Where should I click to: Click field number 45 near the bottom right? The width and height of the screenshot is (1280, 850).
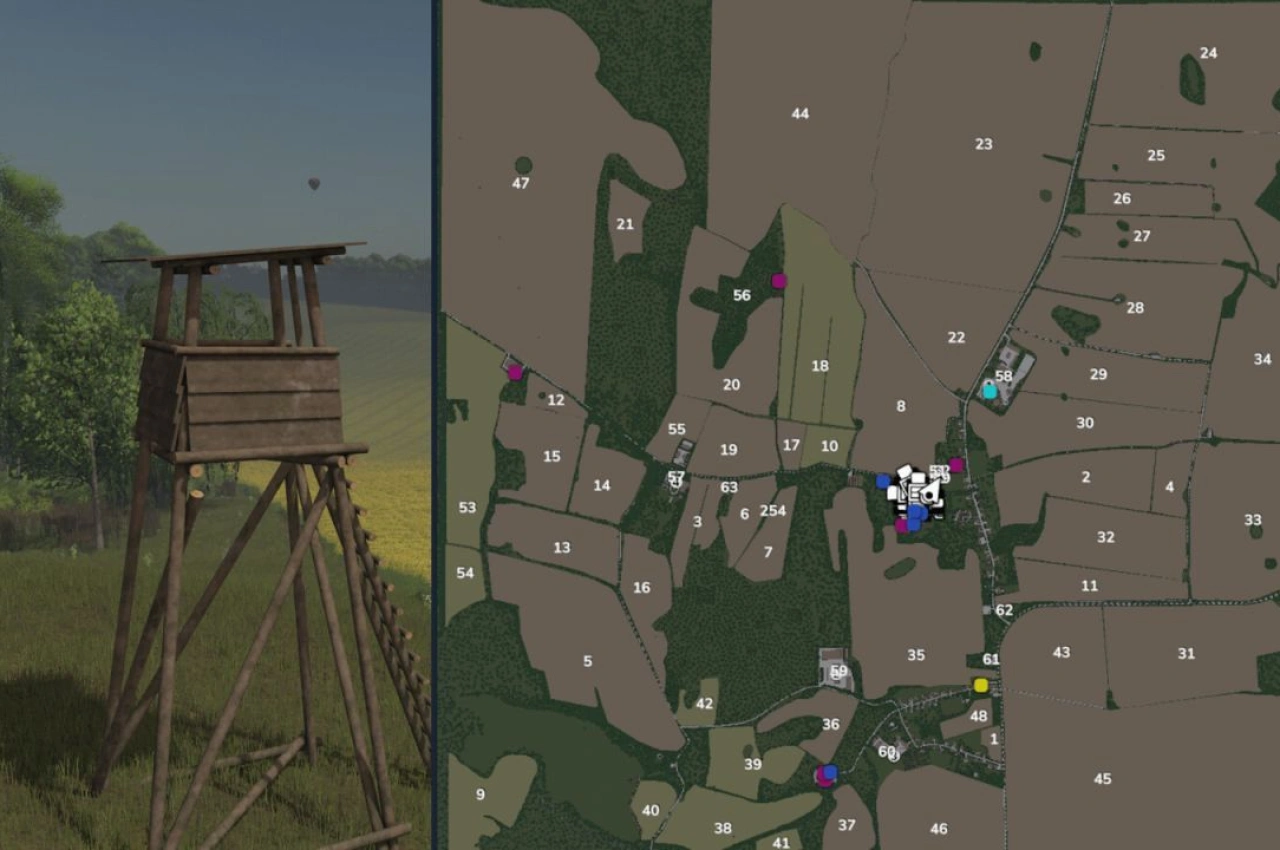coord(1103,776)
